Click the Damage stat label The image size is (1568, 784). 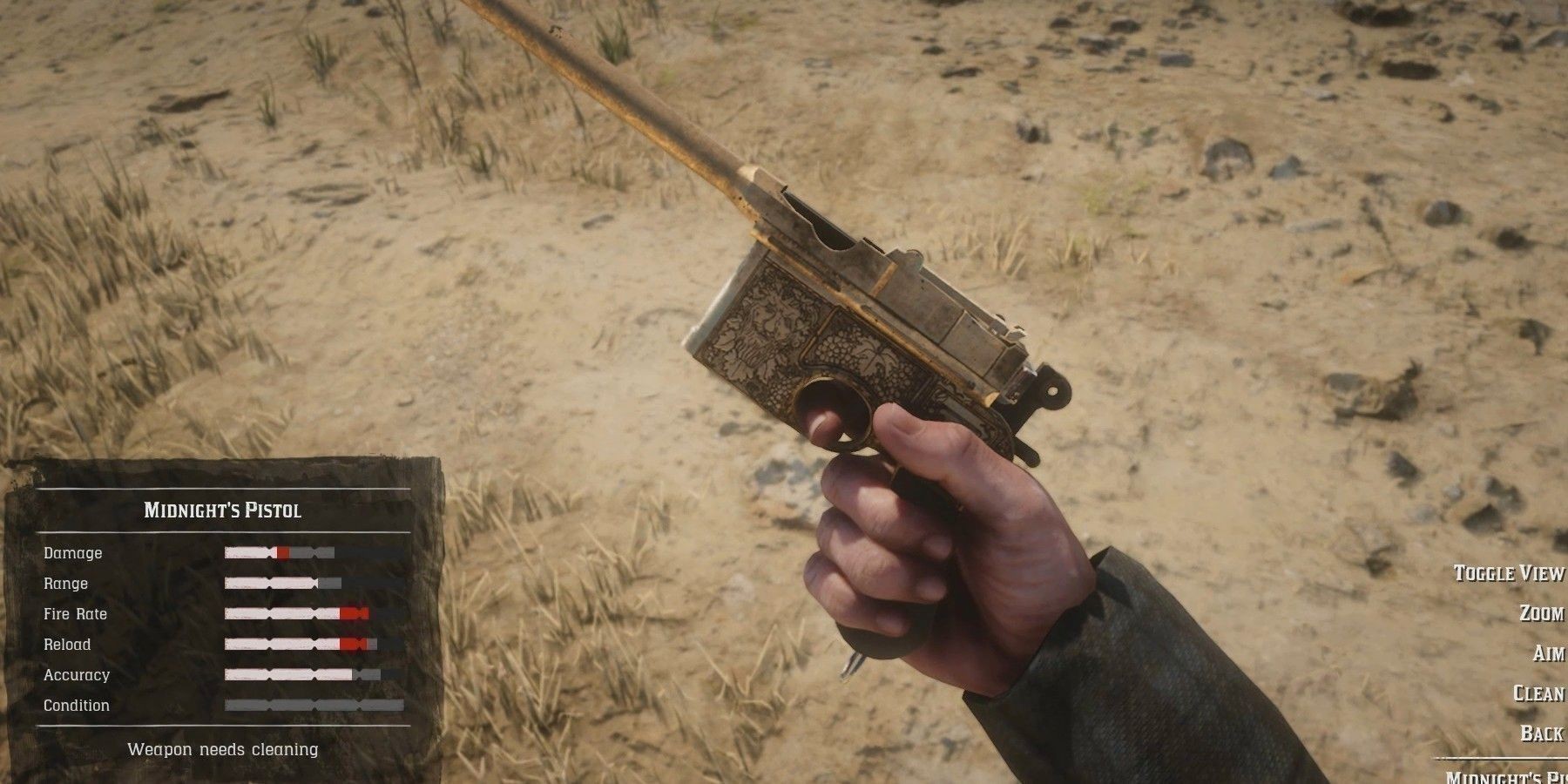73,552
